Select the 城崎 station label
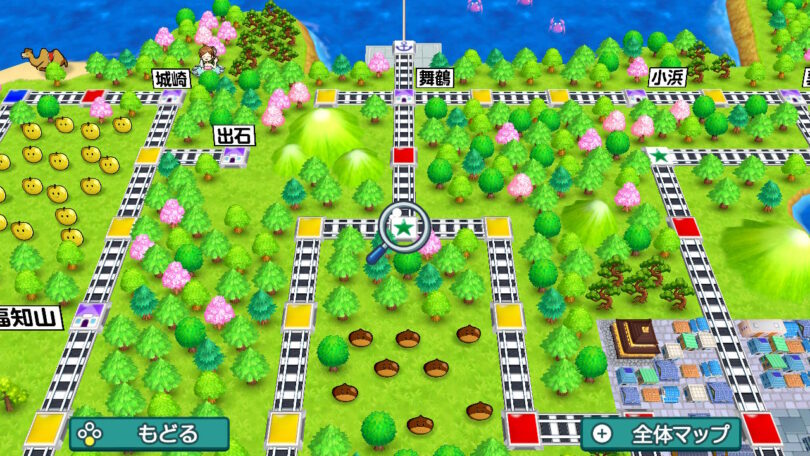This screenshot has width=810, height=456. (171, 78)
